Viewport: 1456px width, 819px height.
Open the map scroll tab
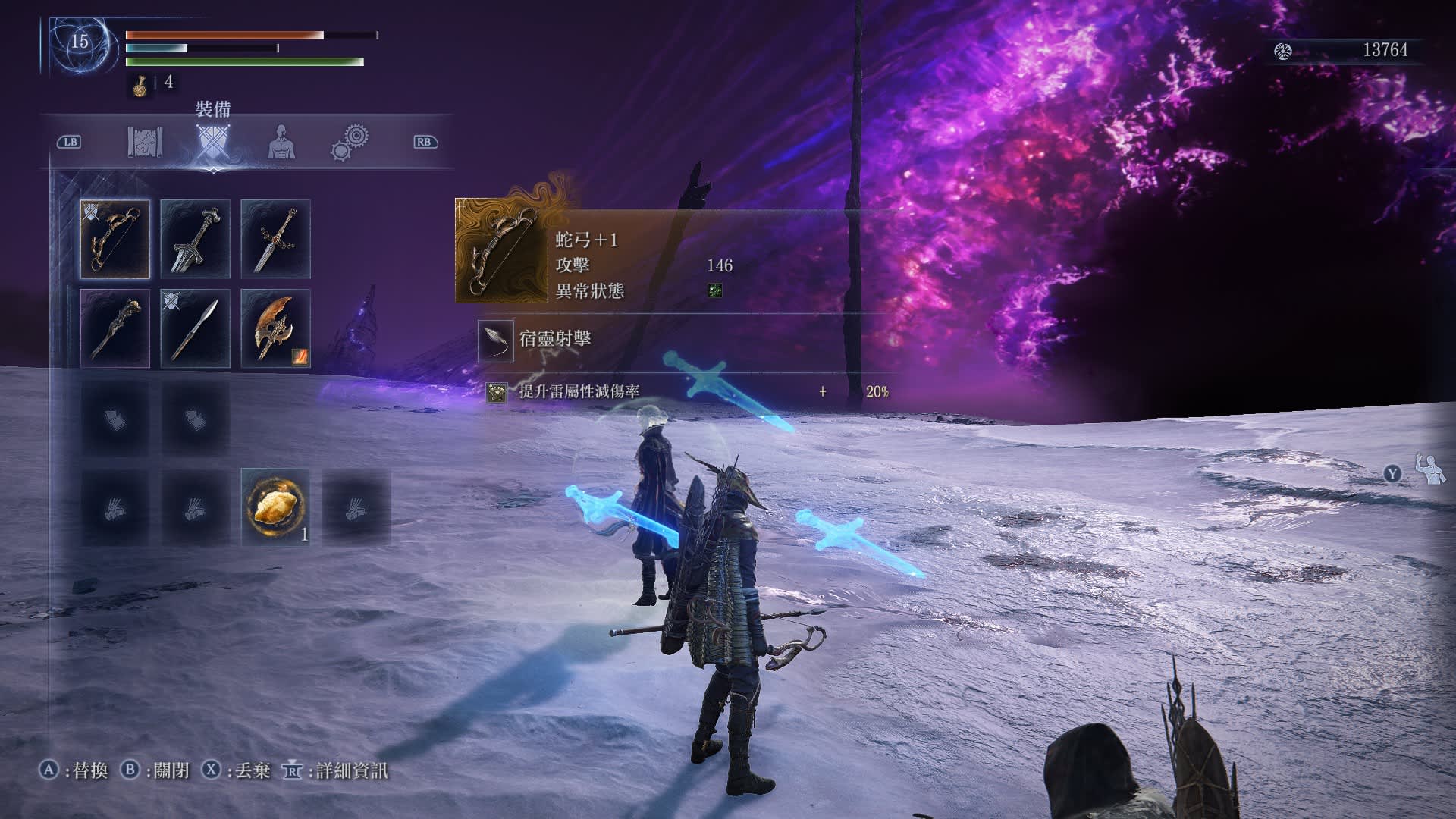[x=145, y=142]
